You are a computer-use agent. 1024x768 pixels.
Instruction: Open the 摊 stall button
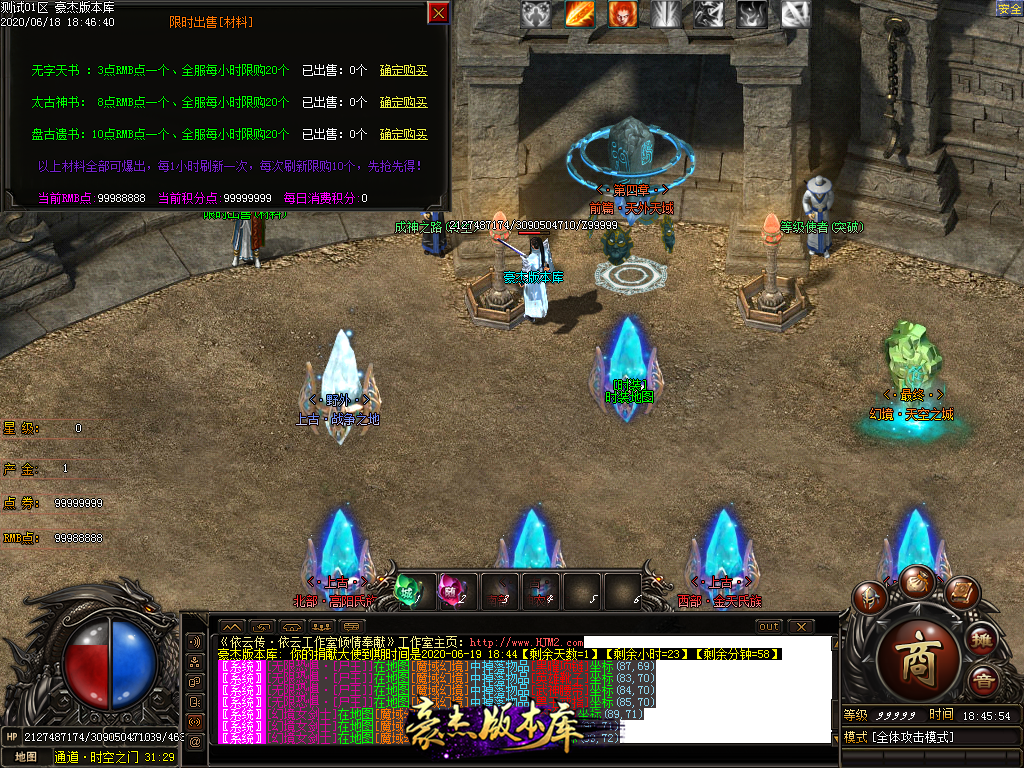[982, 641]
